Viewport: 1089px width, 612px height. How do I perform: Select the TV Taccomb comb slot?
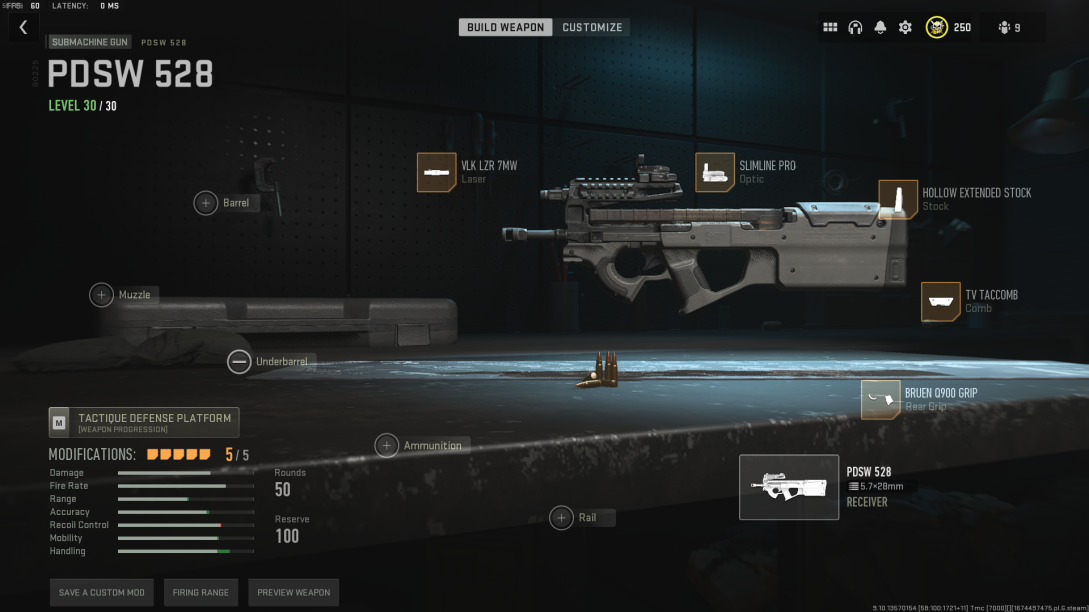[x=940, y=301]
